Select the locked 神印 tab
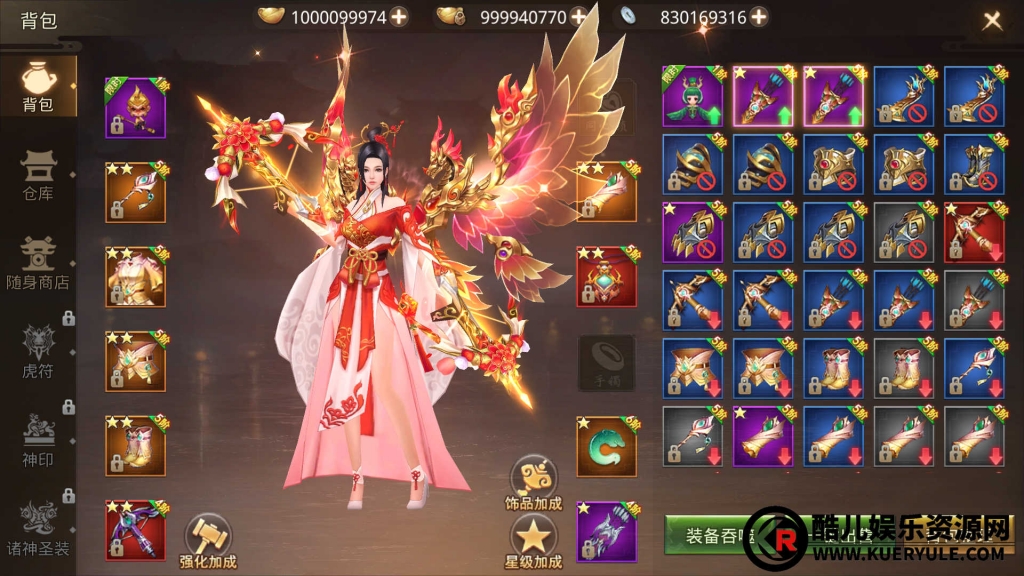The height and width of the screenshot is (576, 1024). [x=38, y=437]
